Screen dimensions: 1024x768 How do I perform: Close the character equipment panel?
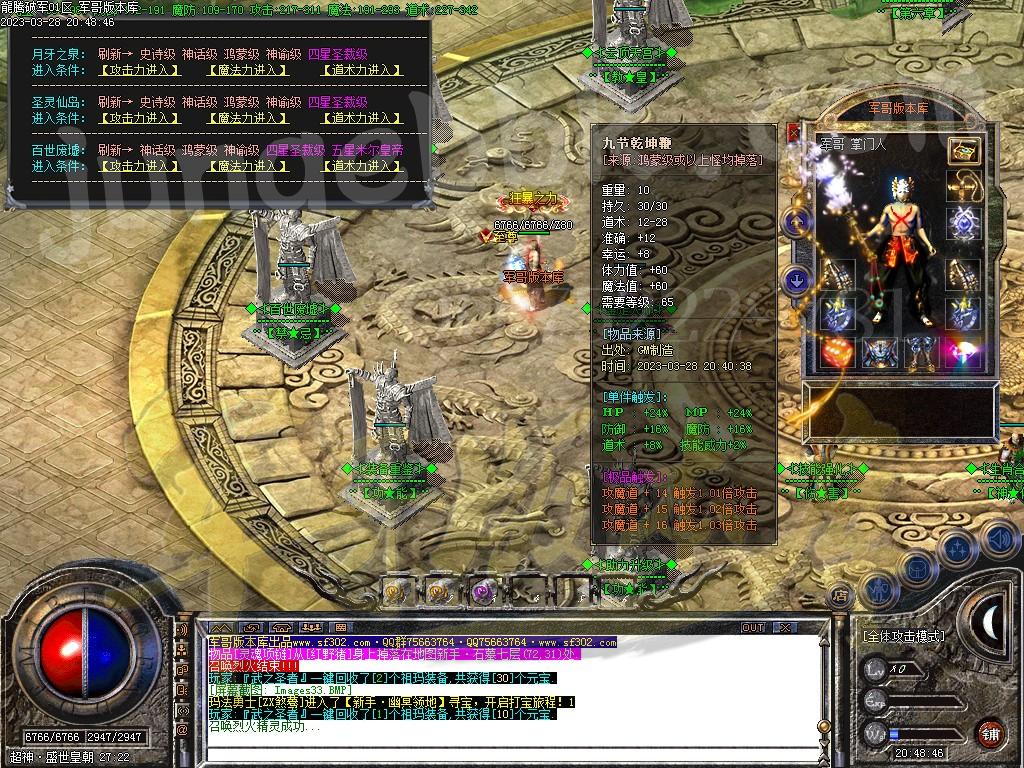[x=793, y=132]
